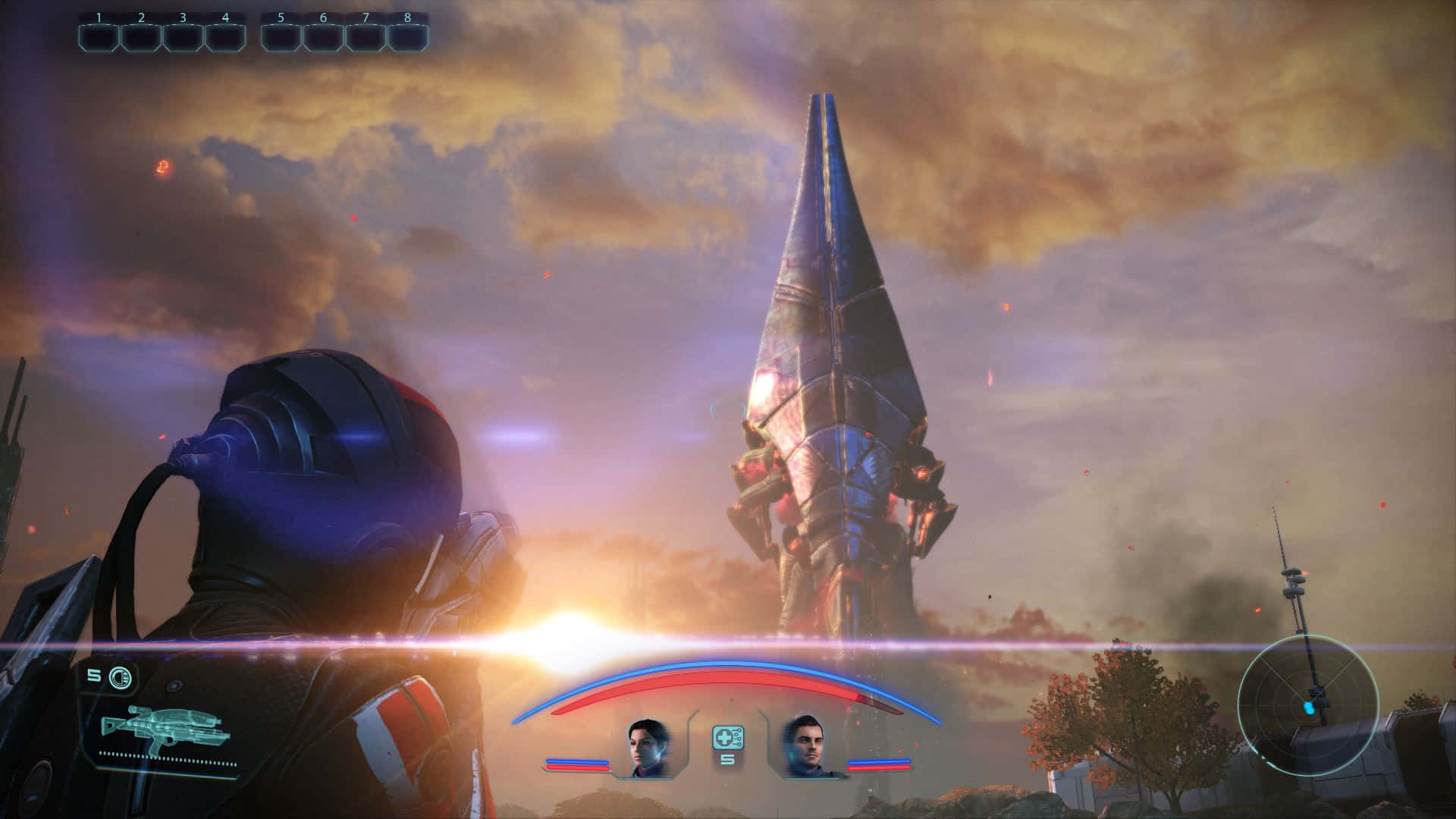
Task: Click the circular radar minimap
Action: pyautogui.click(x=1307, y=706)
